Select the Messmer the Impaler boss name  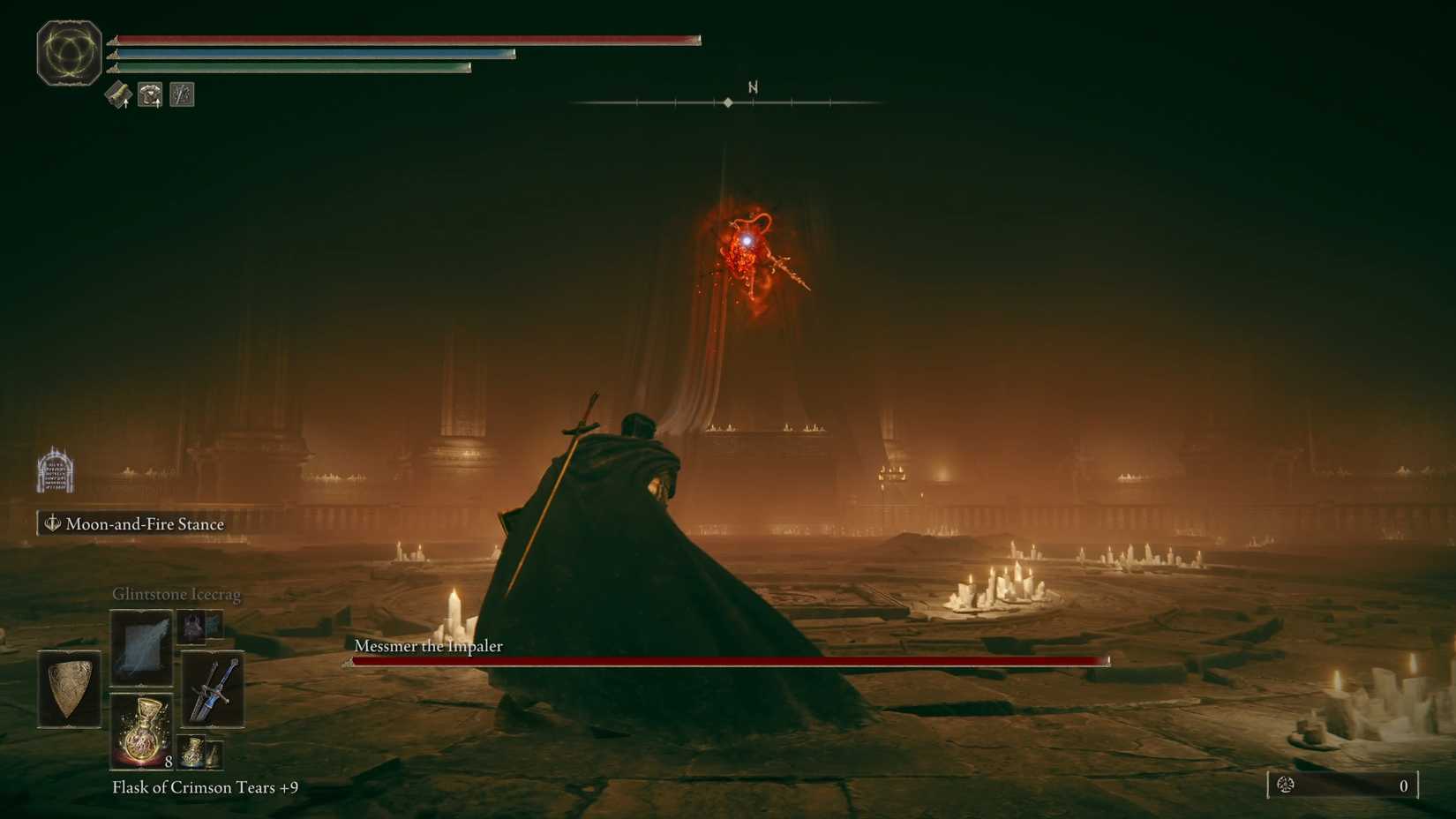pos(427,646)
